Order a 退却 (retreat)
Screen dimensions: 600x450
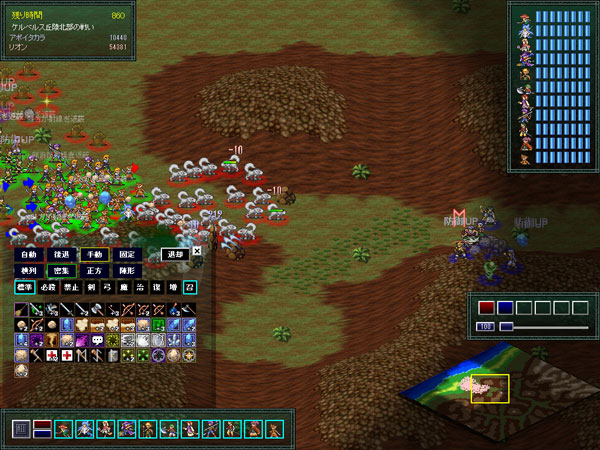174,254
